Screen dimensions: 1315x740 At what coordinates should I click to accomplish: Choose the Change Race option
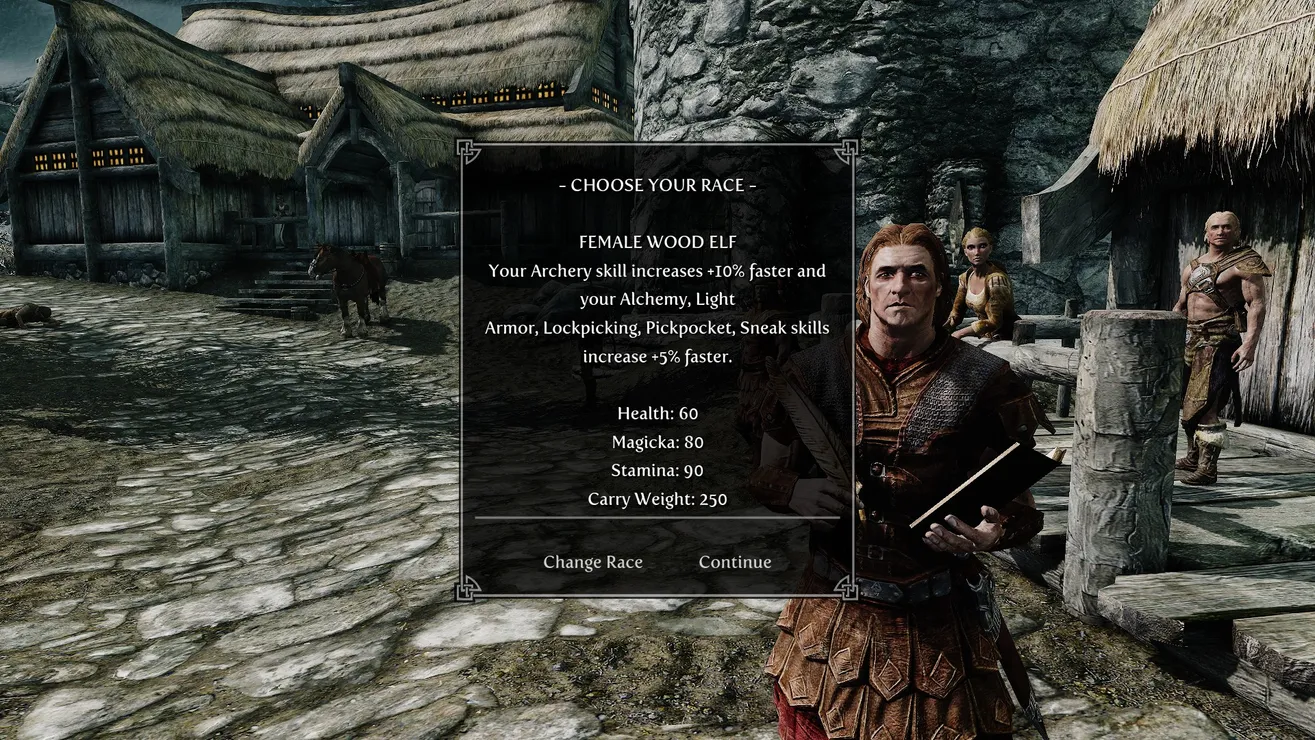coord(592,562)
